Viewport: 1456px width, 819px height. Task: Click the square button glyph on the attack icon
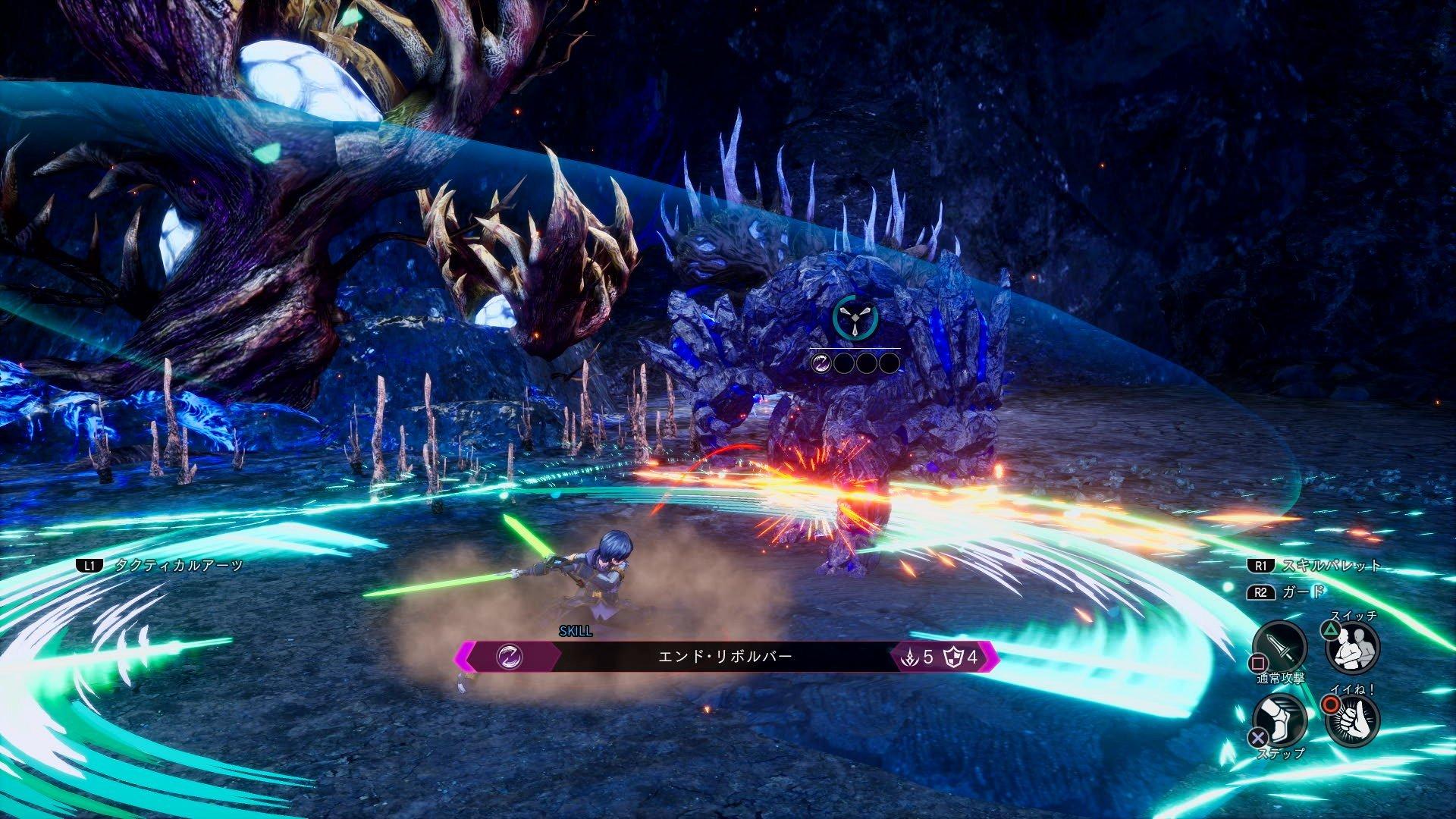[x=1257, y=663]
